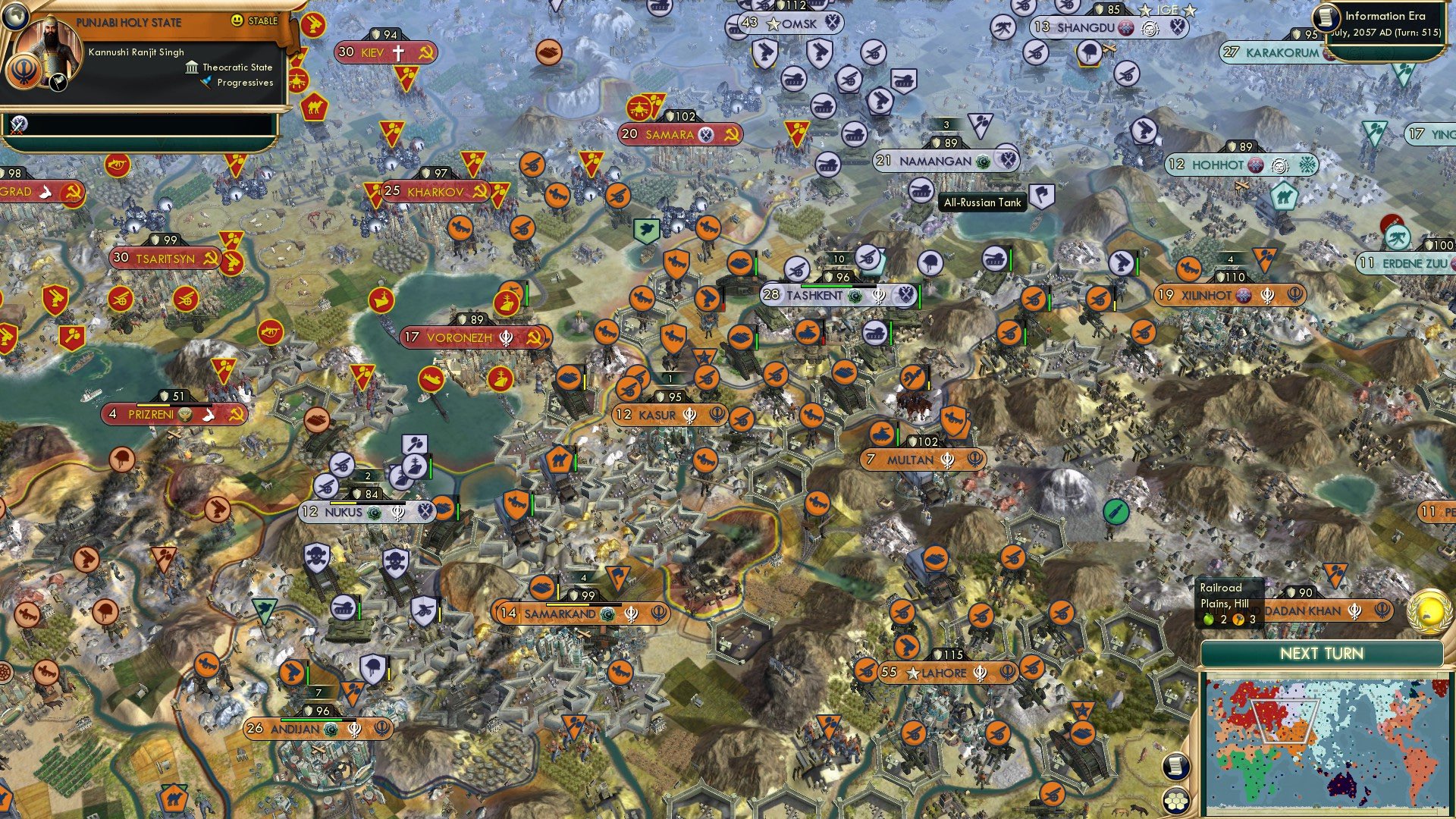Click the Sikh religion icon on the Punjabi panel

24,72
